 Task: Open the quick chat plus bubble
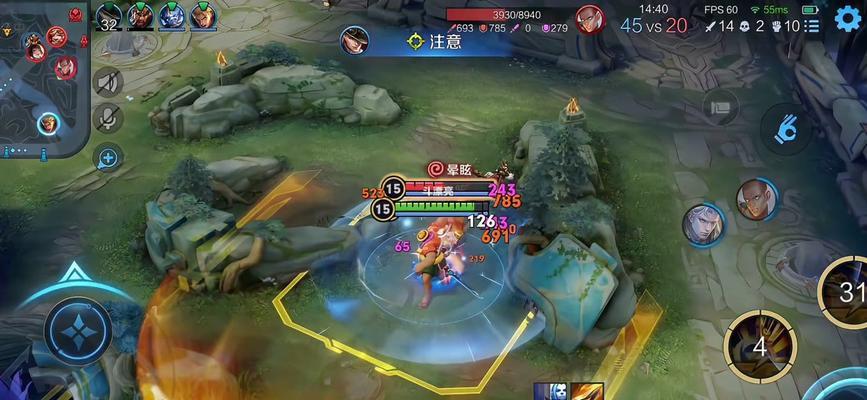[108, 156]
